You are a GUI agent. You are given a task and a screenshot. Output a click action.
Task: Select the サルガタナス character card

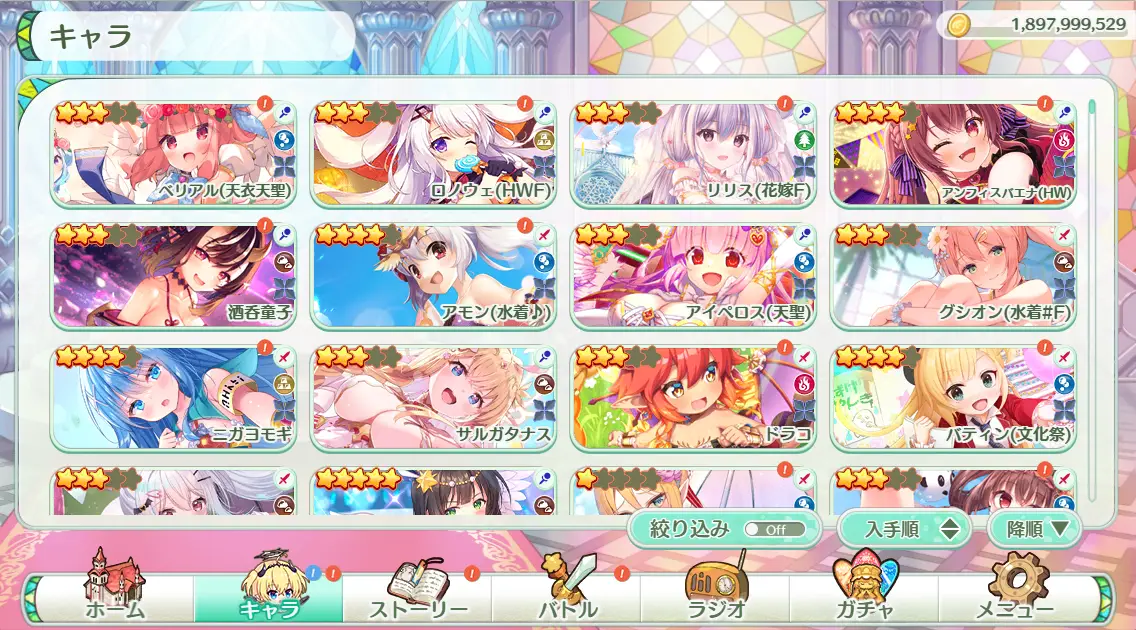[x=433, y=397]
